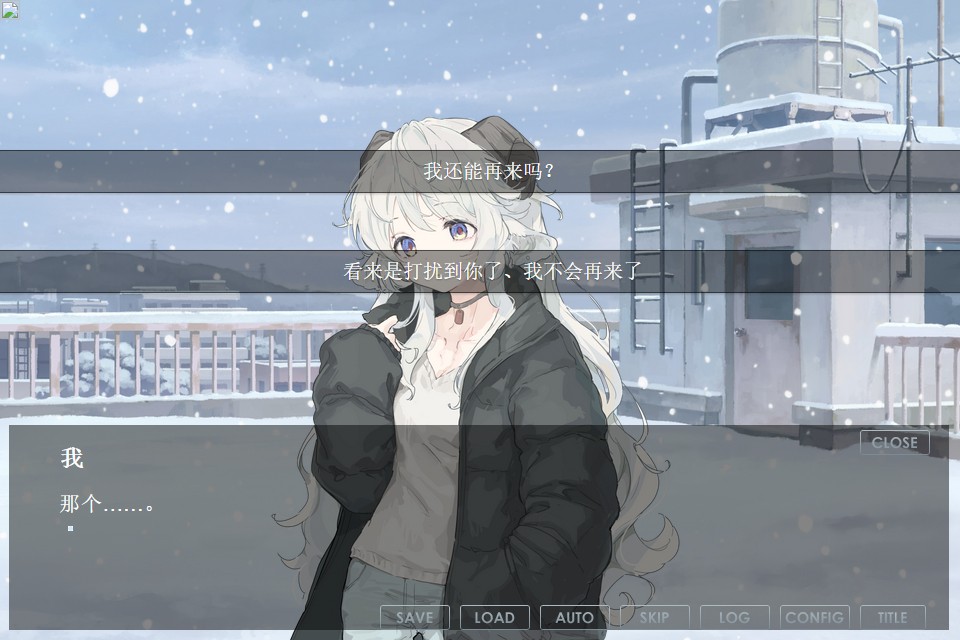This screenshot has height=640, width=960.
Task: Close the dialogue text window
Action: point(894,442)
